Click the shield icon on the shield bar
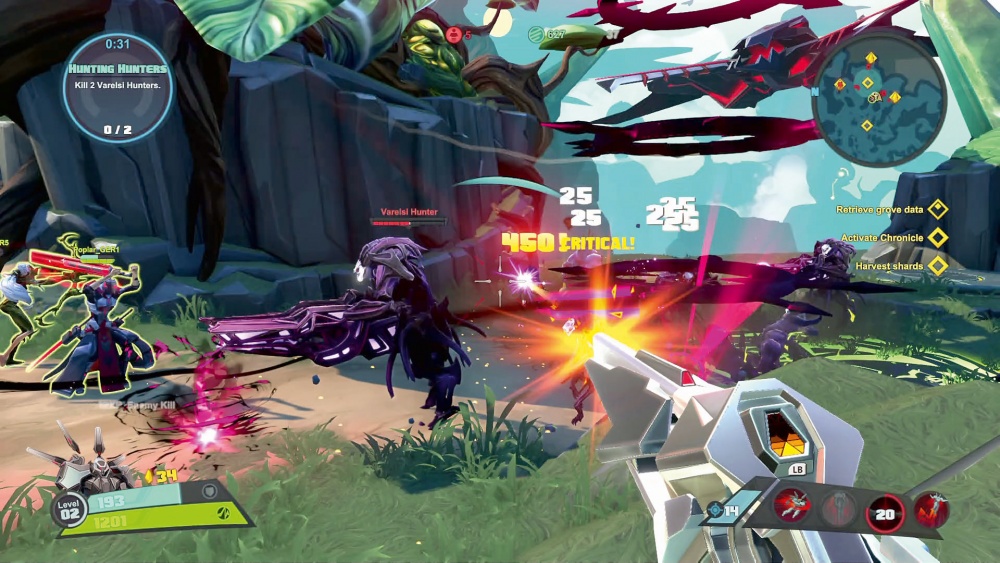Screen dimensions: 1000x563 (208, 491)
